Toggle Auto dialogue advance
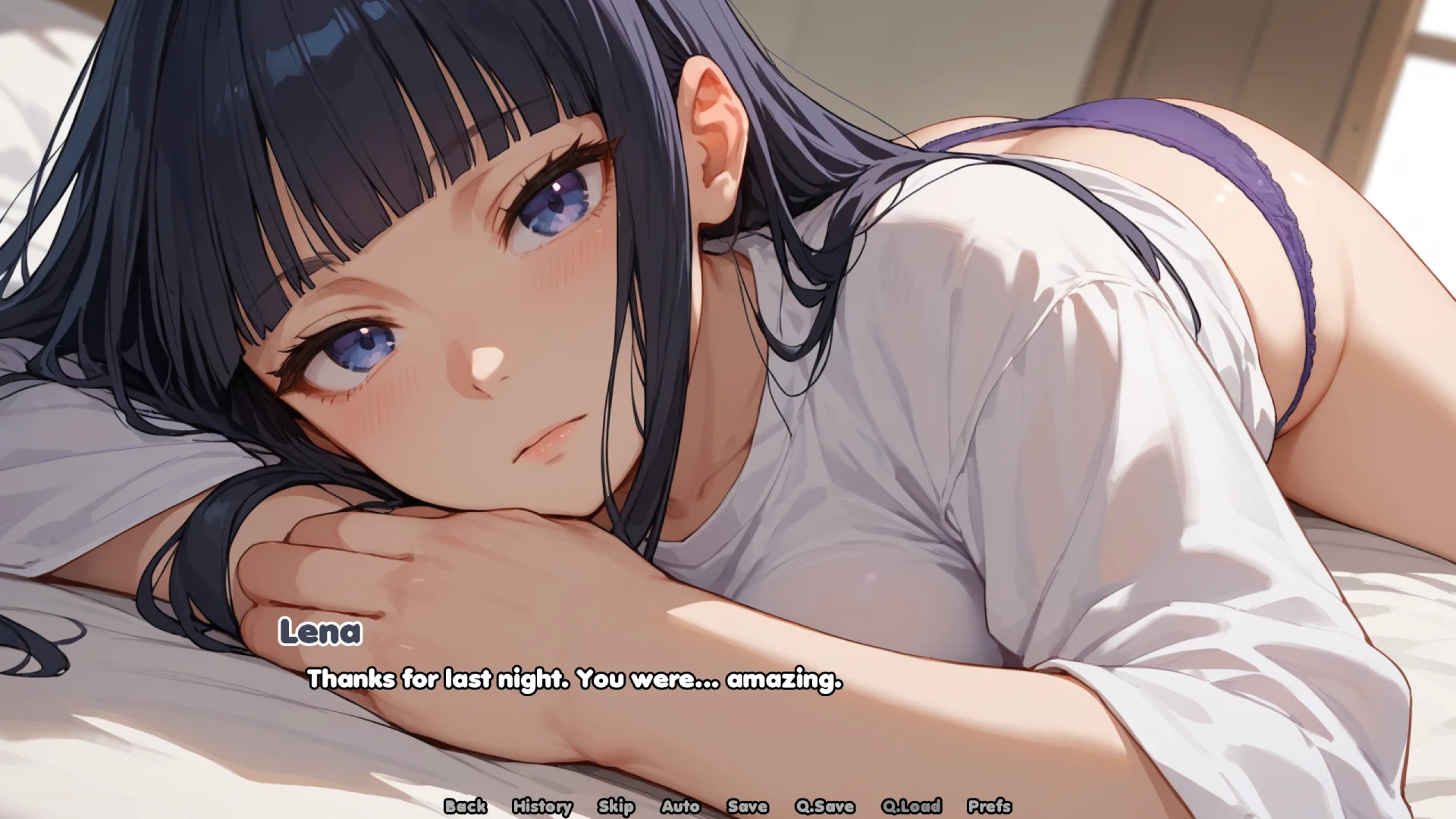 pyautogui.click(x=679, y=806)
